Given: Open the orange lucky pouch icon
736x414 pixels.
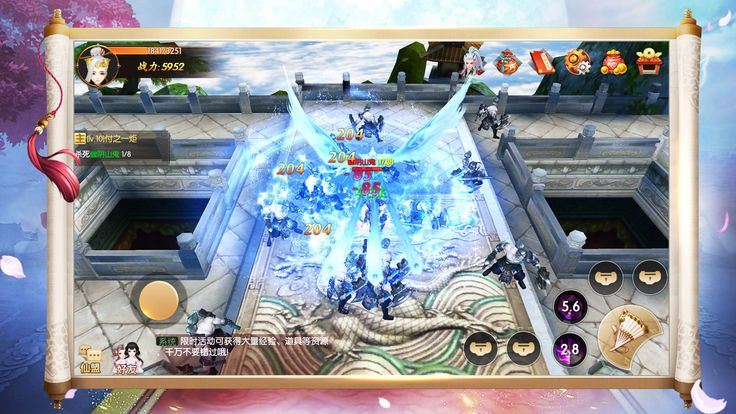Looking at the screenshot, I should (x=508, y=62).
